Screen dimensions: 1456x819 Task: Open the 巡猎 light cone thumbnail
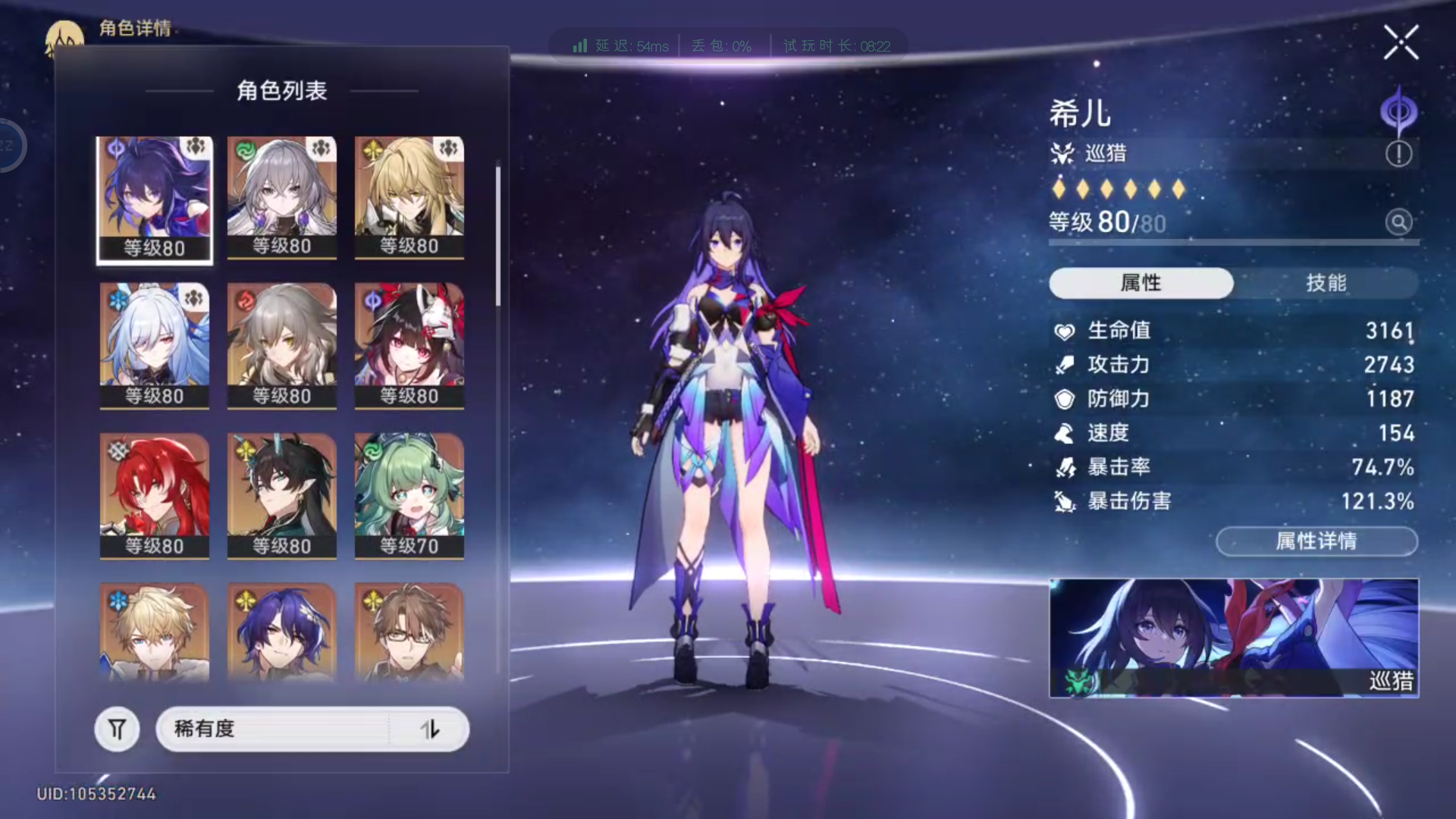(1233, 638)
